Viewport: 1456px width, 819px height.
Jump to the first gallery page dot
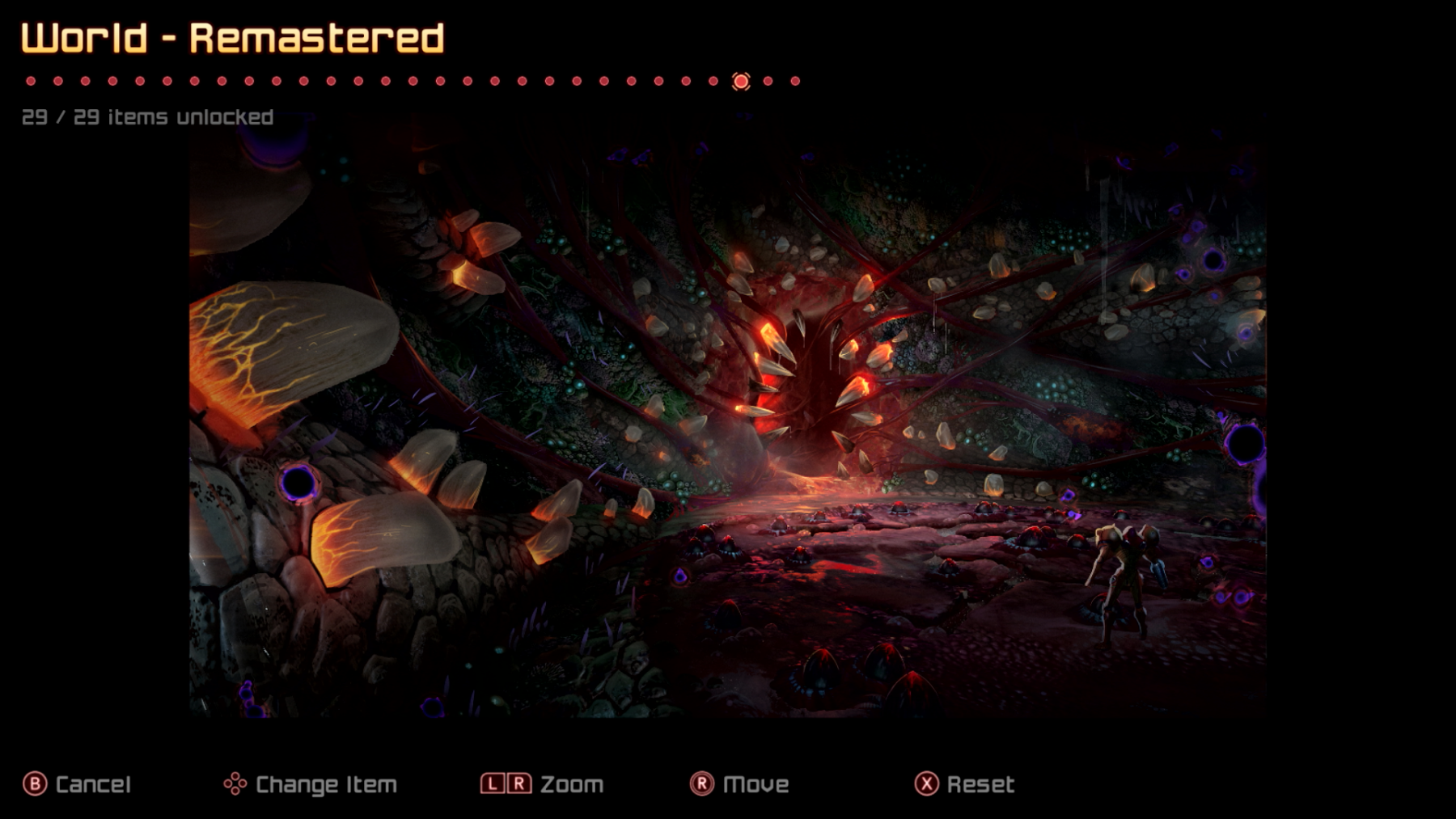[31, 81]
